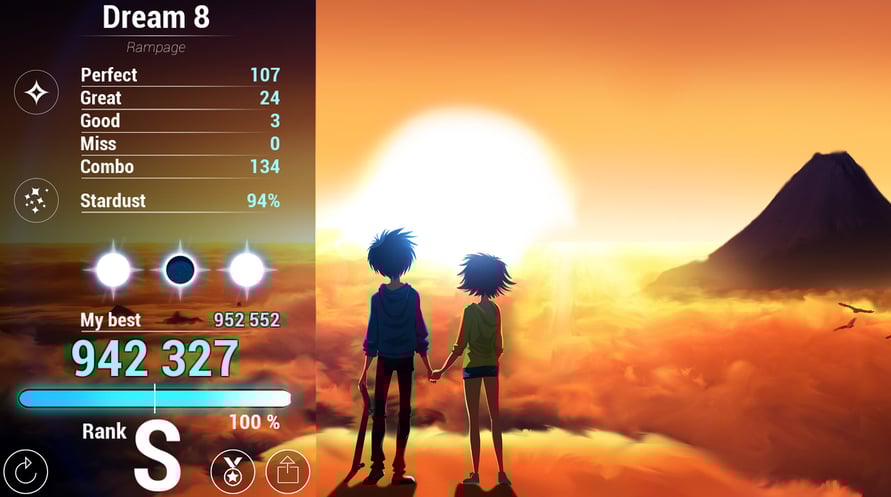Click the retry circular arrow button
This screenshot has width=891, height=497.
(26, 470)
